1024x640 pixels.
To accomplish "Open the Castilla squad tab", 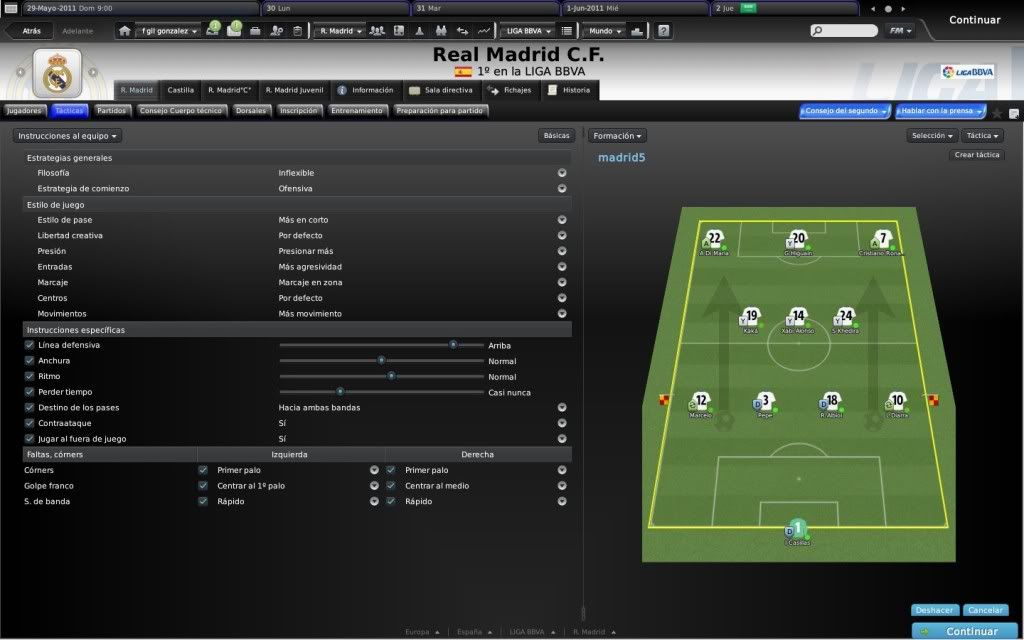I will point(181,90).
